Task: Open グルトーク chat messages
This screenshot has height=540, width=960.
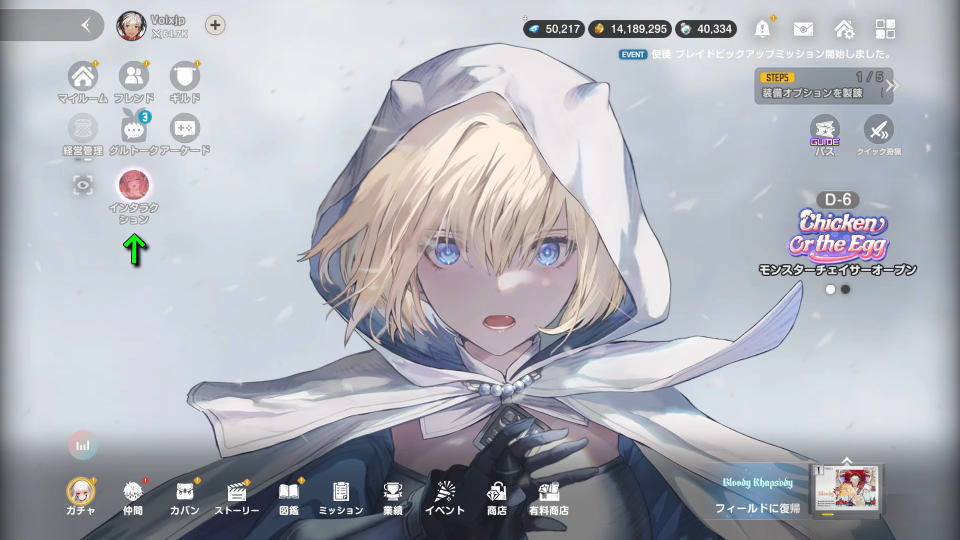Action: click(x=133, y=128)
